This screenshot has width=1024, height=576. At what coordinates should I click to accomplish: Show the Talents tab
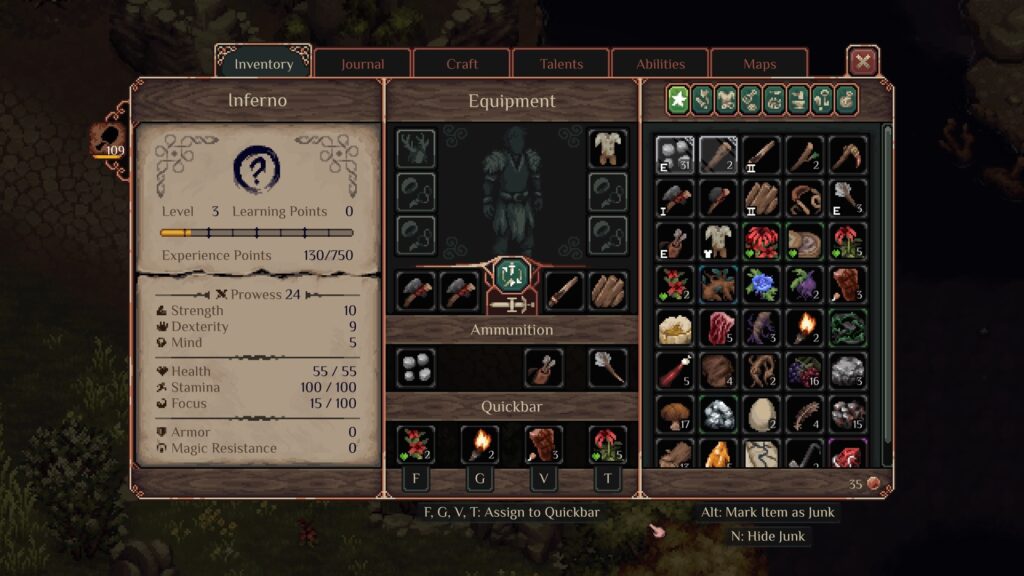561,64
